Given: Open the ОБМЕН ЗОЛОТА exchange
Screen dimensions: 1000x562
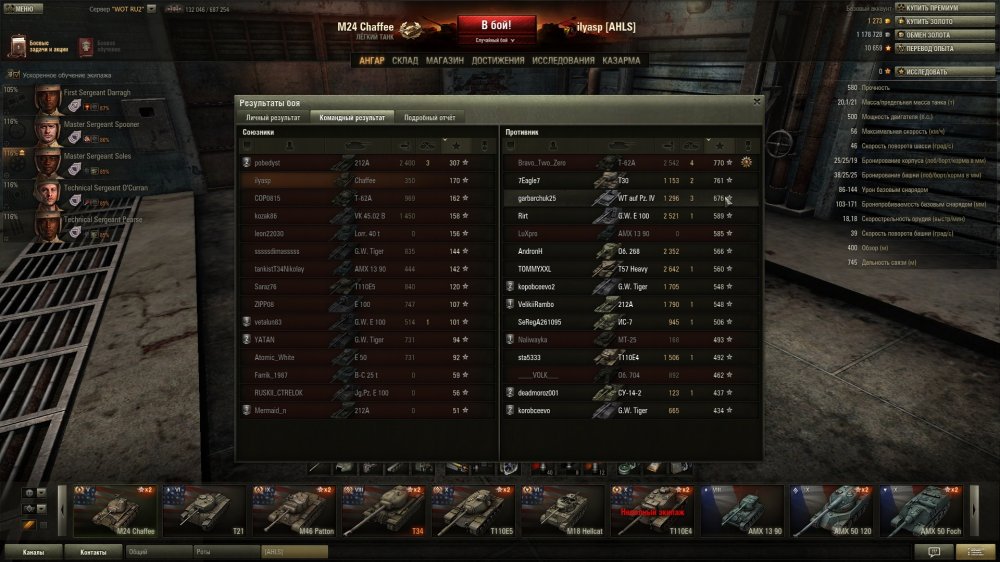Looking at the screenshot, I should point(931,34).
